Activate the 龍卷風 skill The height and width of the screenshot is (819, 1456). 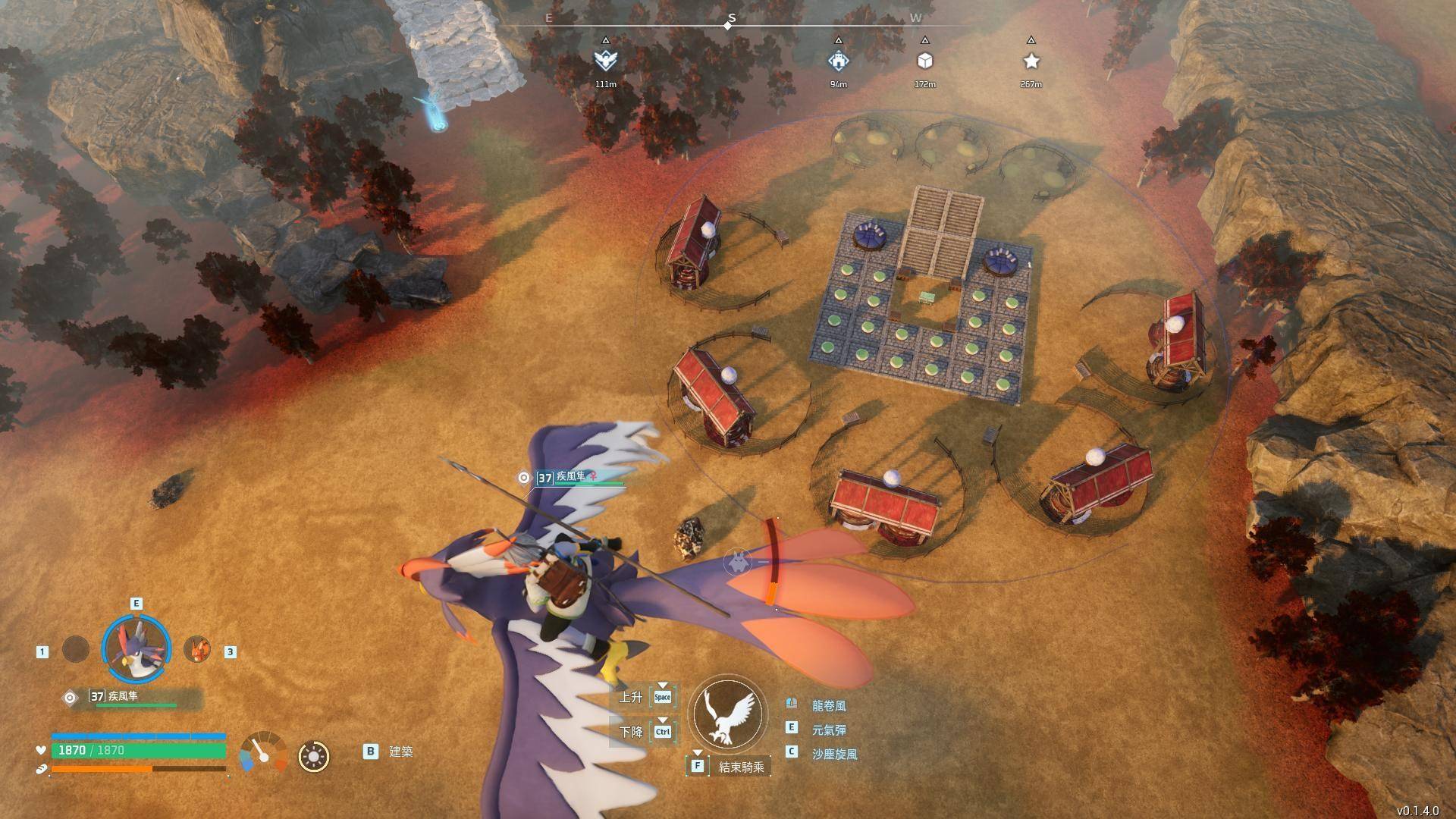[x=828, y=705]
